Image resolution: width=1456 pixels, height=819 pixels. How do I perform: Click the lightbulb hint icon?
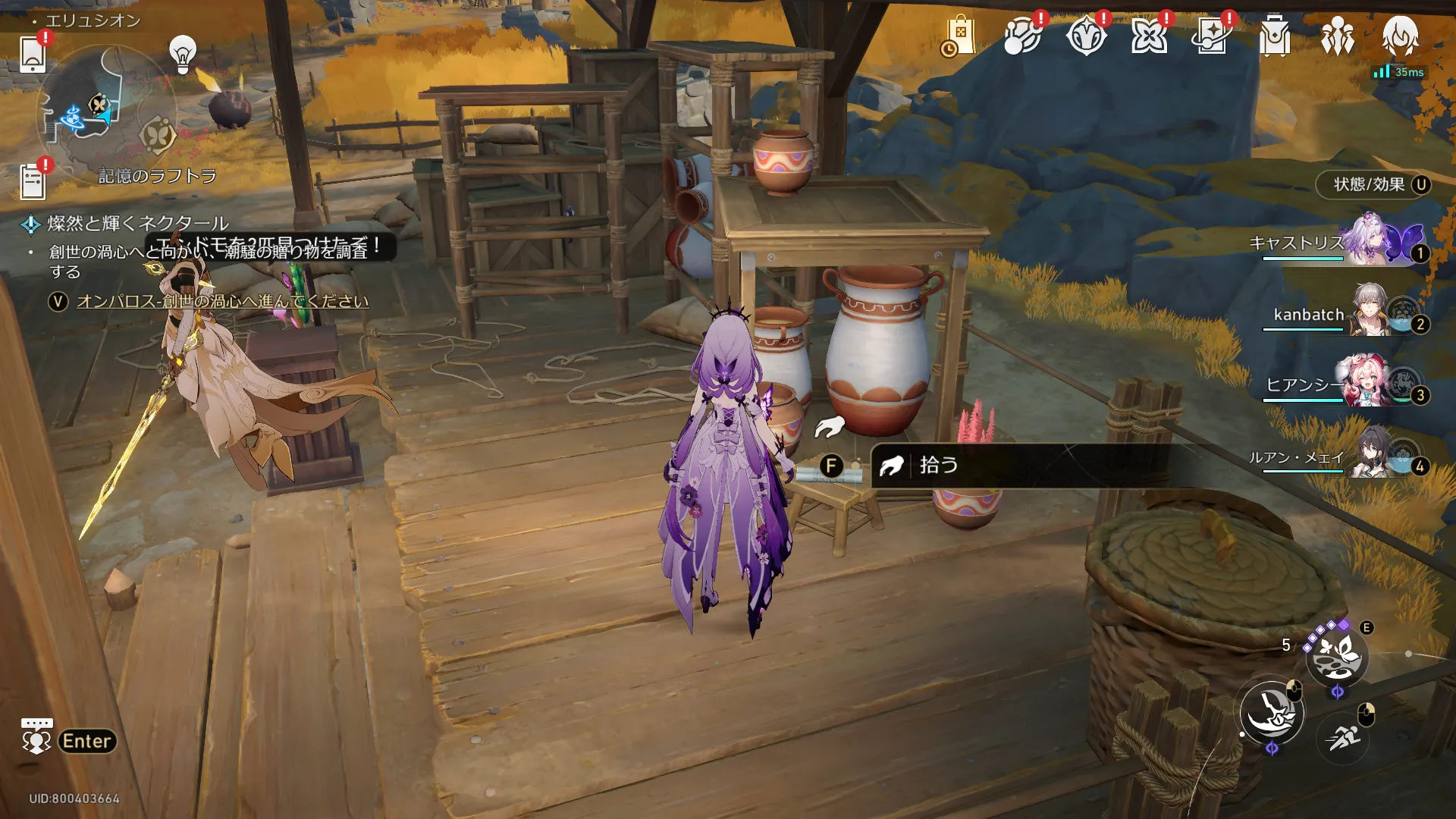click(x=182, y=54)
